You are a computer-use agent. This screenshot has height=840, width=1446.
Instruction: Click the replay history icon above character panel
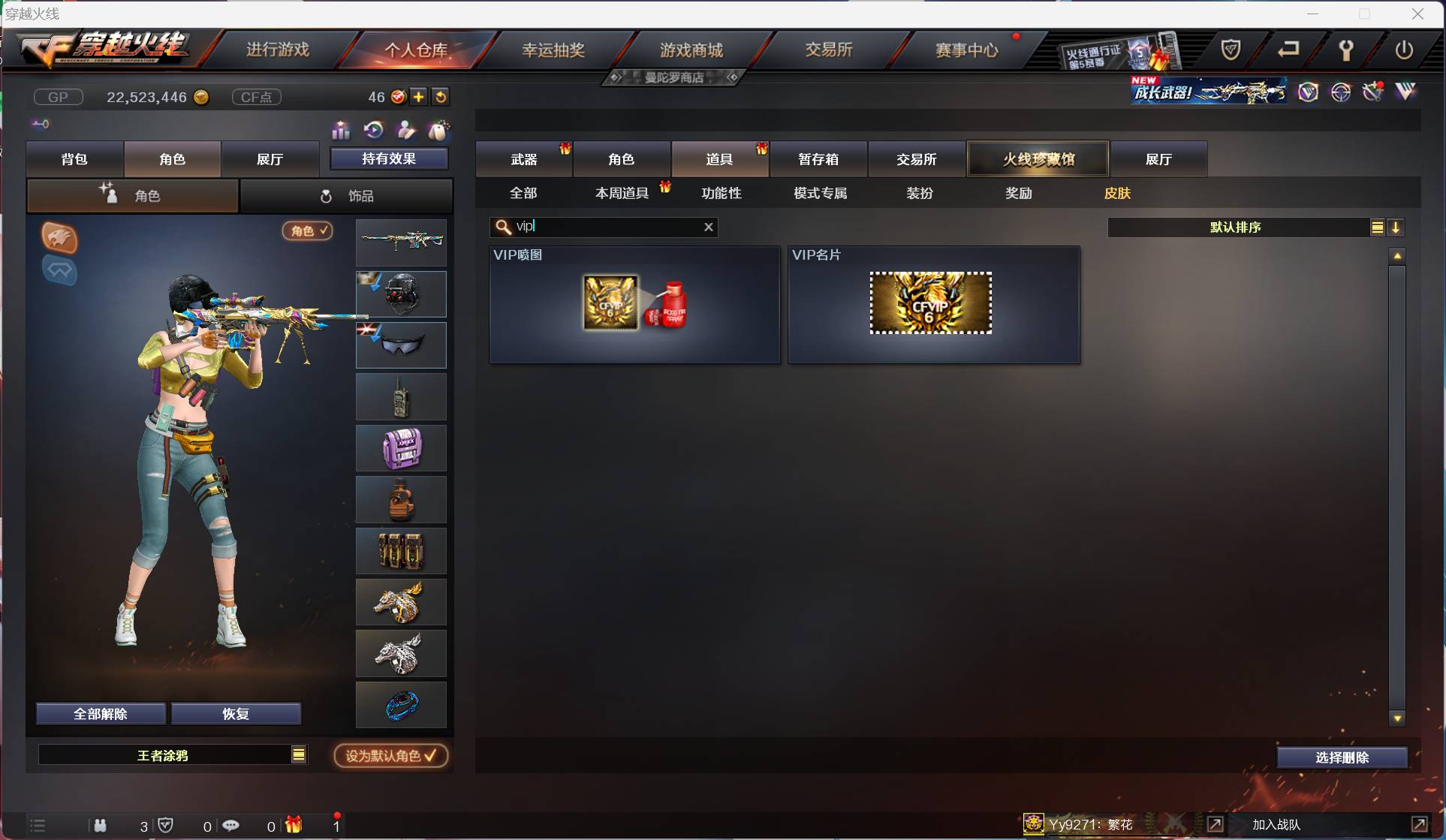[374, 130]
